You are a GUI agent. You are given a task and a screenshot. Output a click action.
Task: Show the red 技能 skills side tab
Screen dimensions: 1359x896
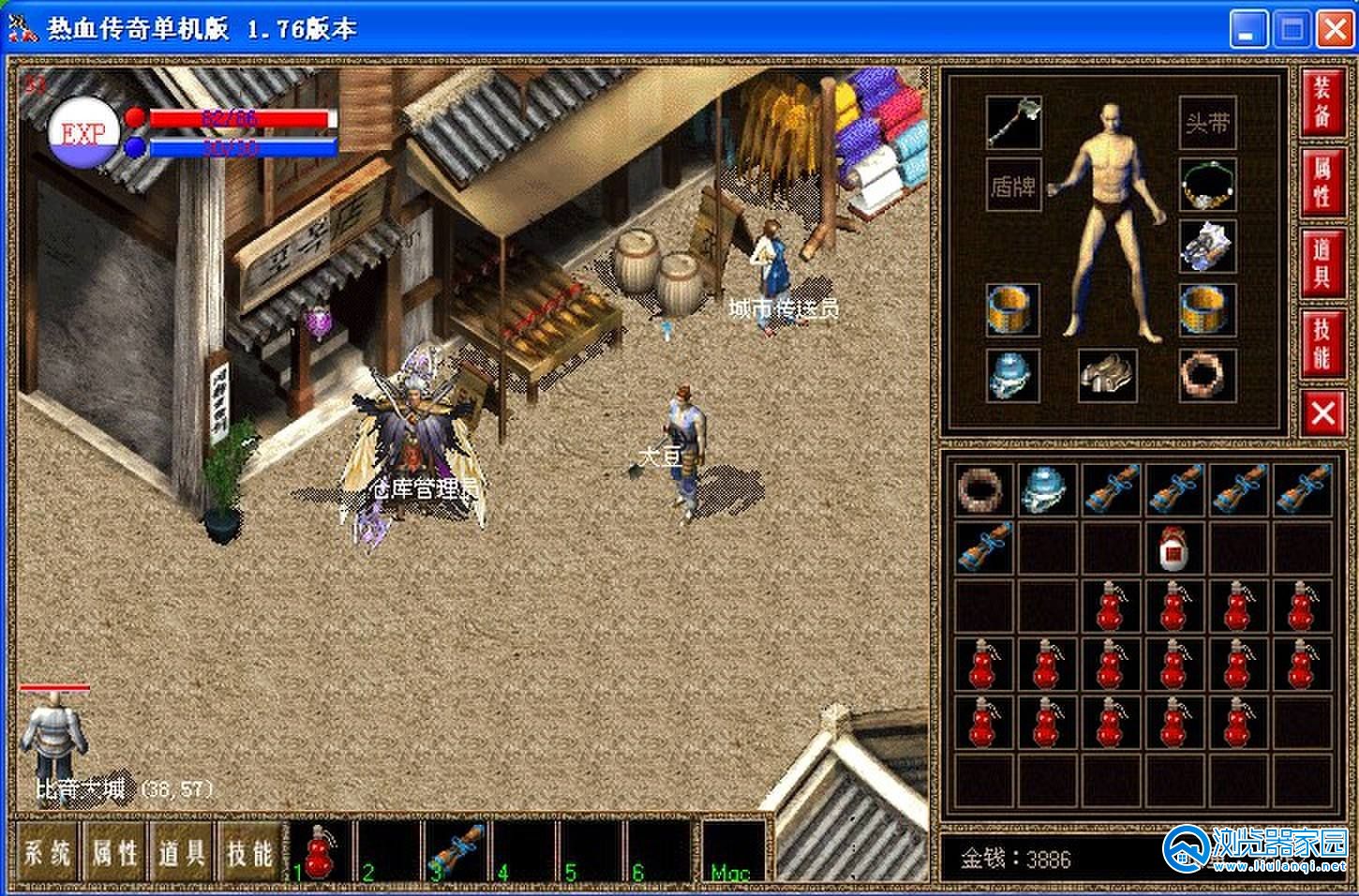pyautogui.click(x=1322, y=343)
